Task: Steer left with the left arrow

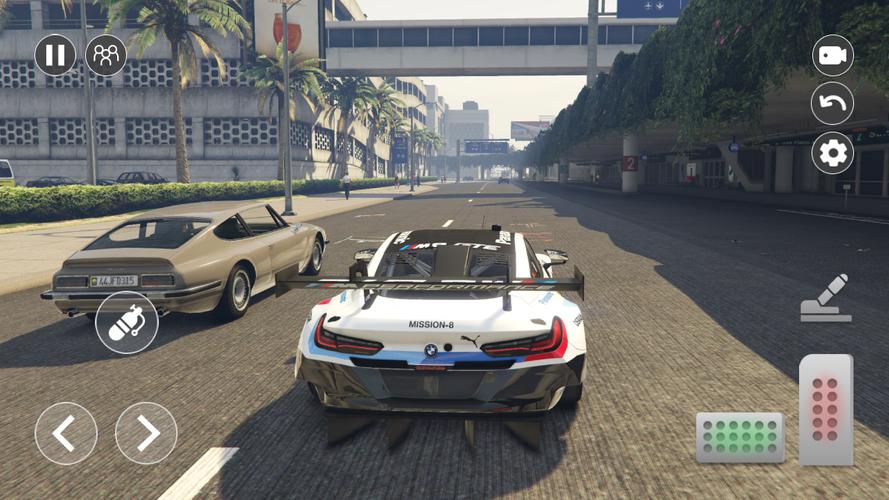Action: click(x=66, y=433)
